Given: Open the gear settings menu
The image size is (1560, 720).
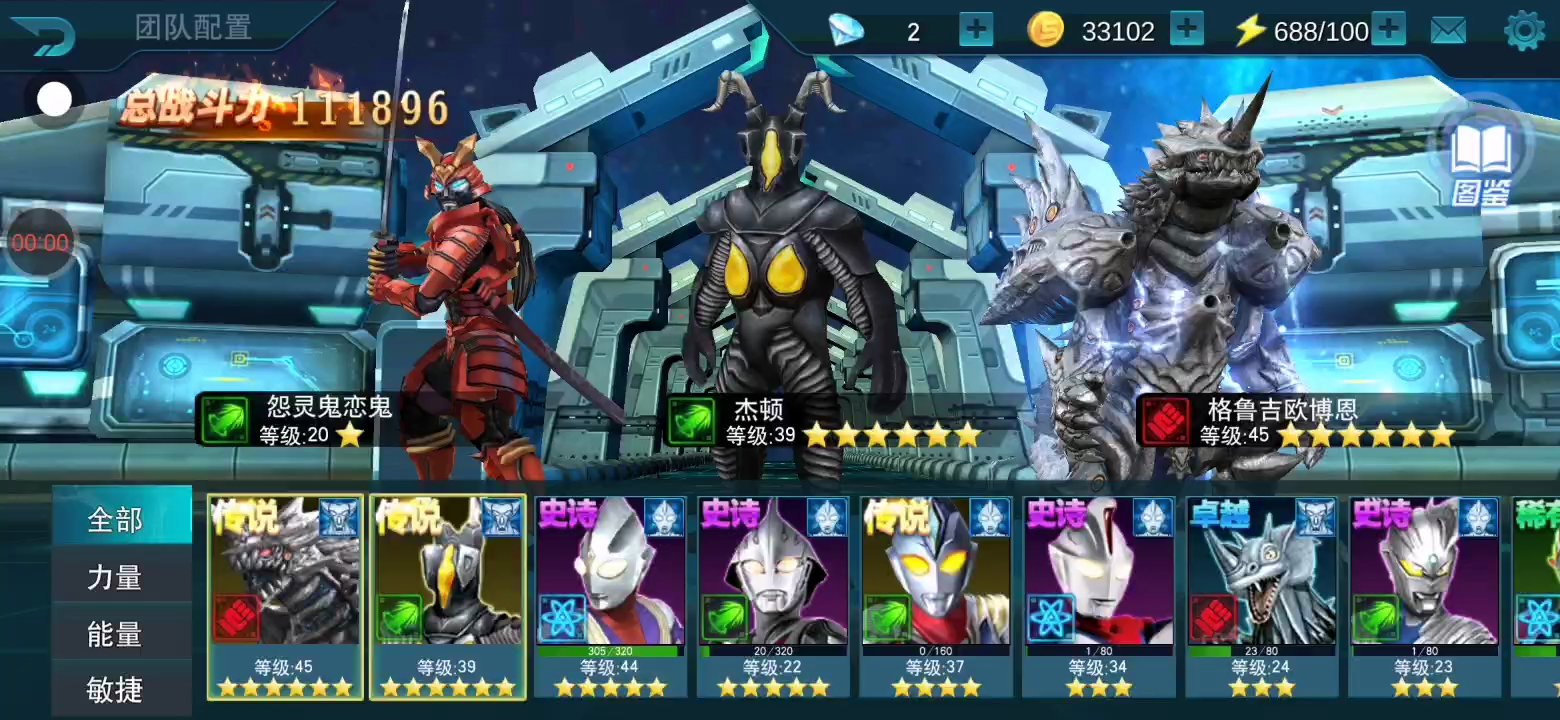Looking at the screenshot, I should click(1524, 31).
